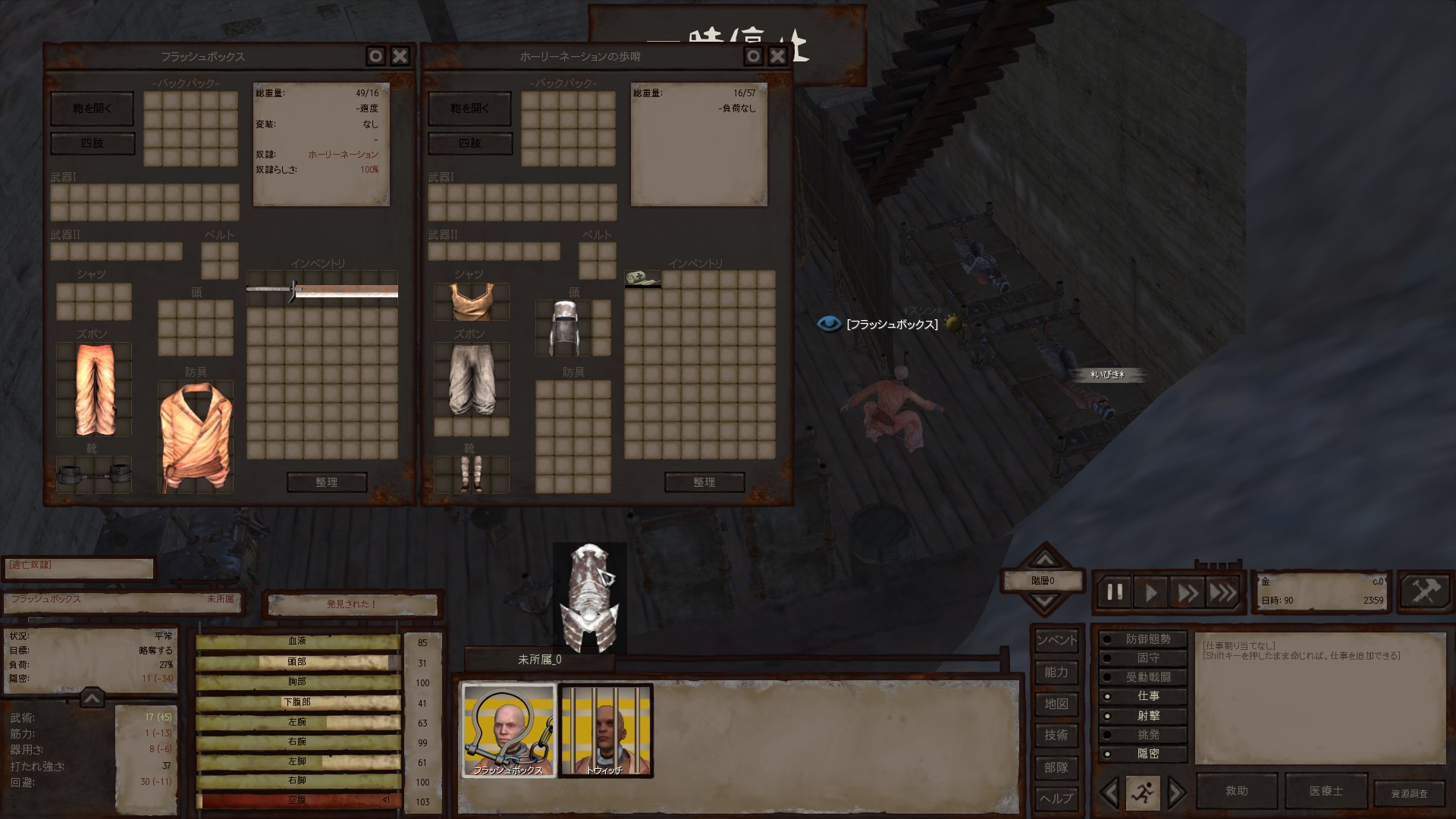Set game to normal play speed
This screenshot has width=1456, height=819.
1150,592
